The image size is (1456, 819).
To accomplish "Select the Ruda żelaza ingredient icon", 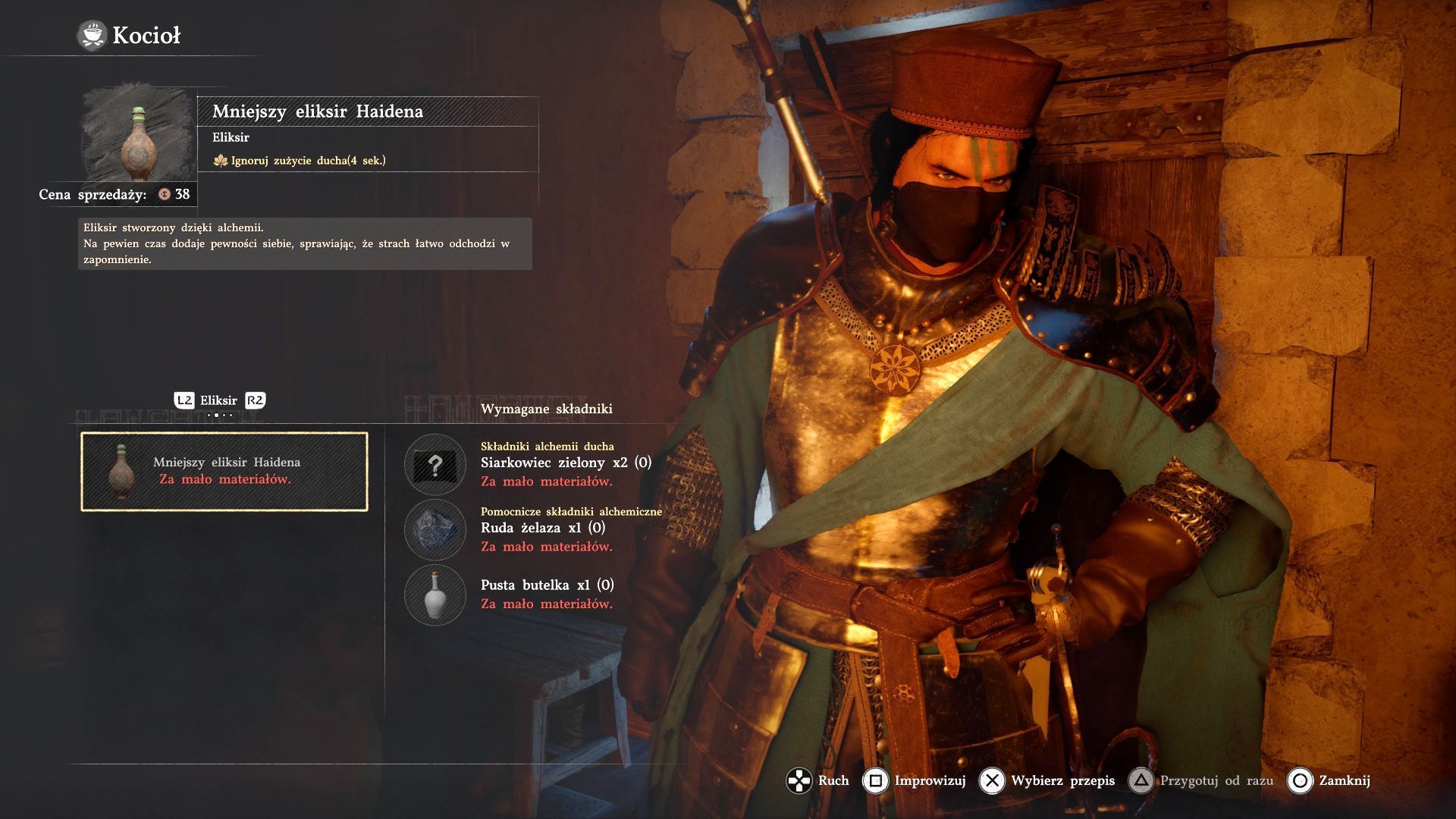I will [x=435, y=530].
